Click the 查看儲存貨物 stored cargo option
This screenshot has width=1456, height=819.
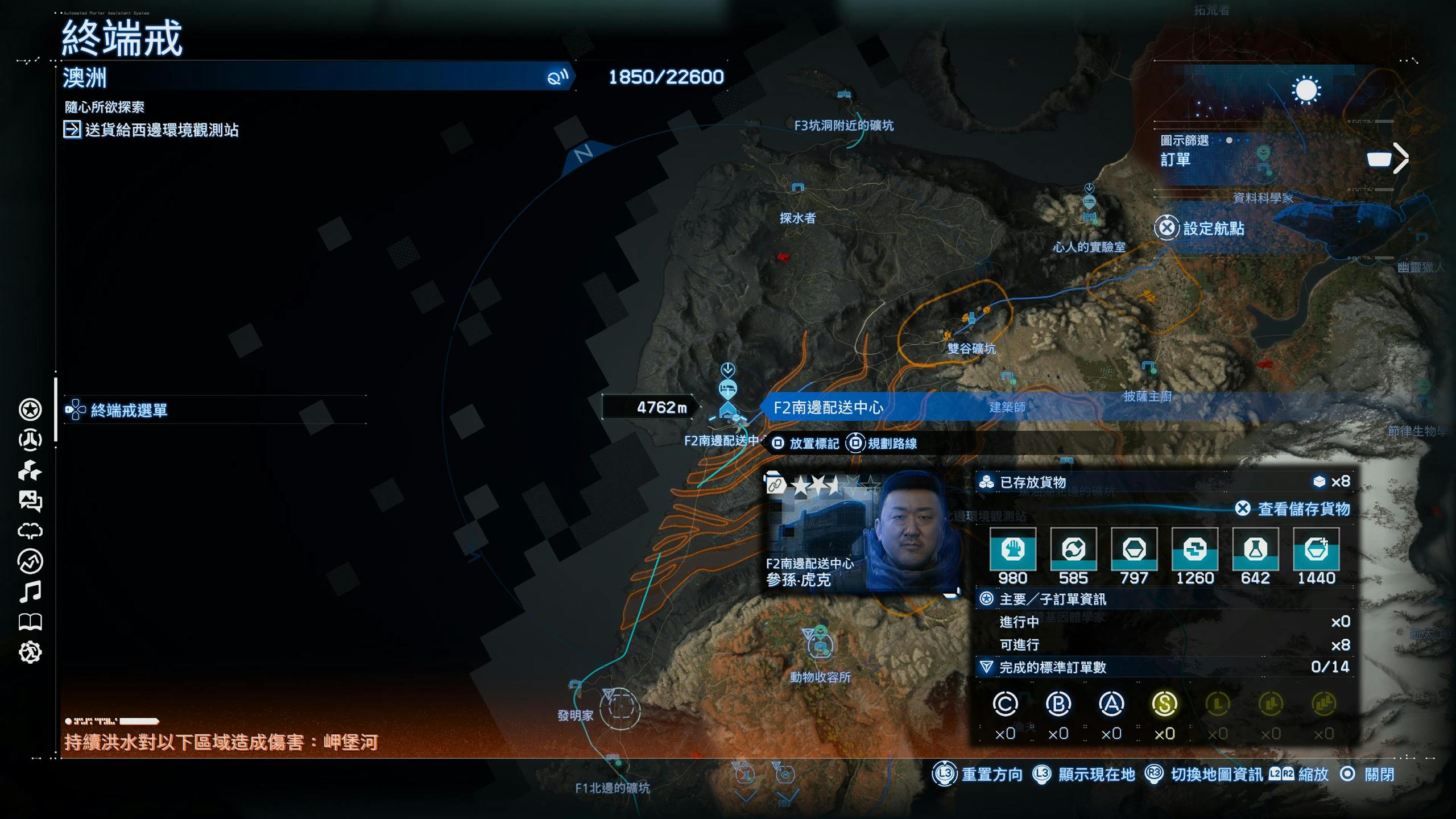tap(1302, 509)
